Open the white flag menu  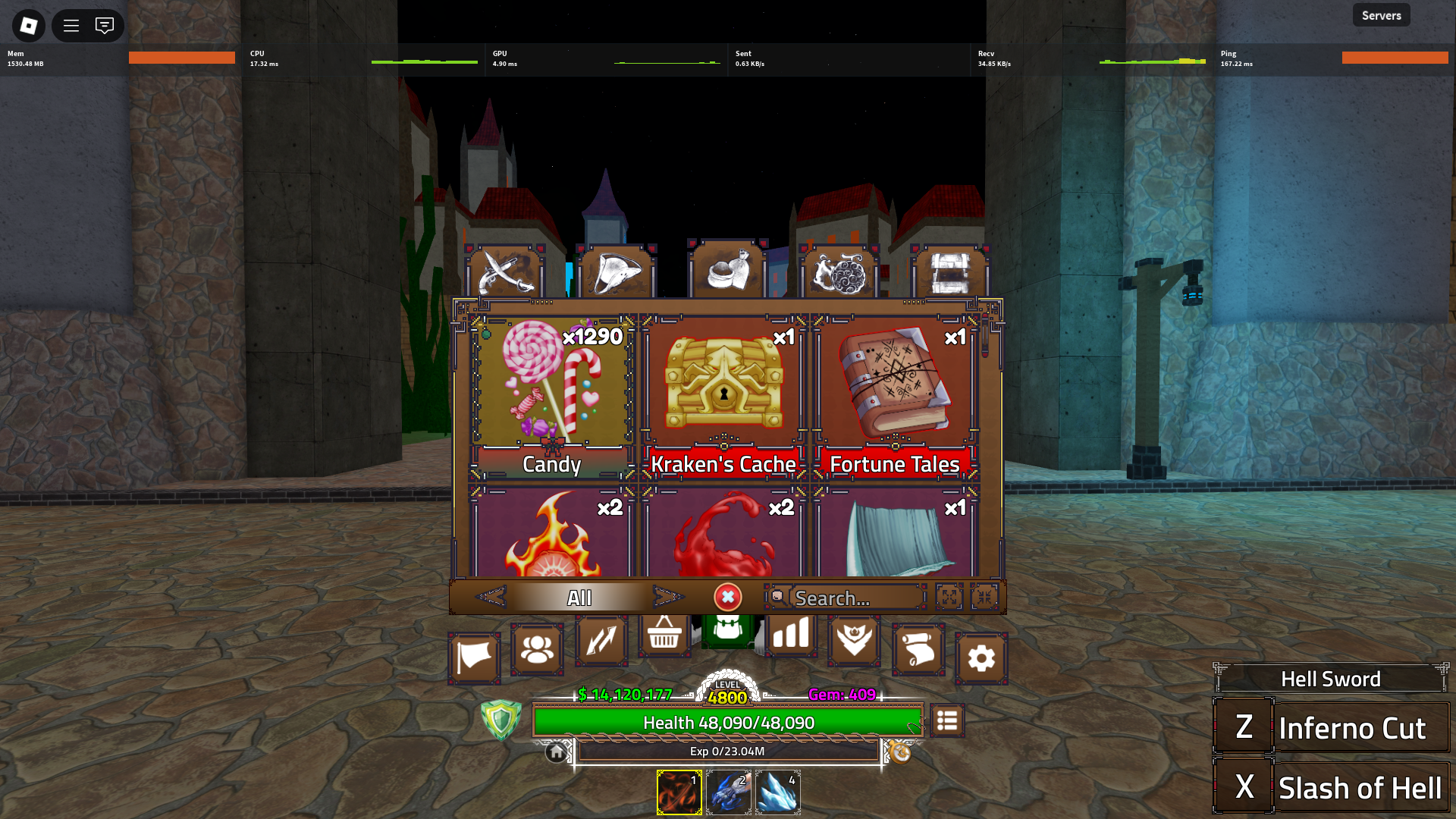tap(474, 657)
